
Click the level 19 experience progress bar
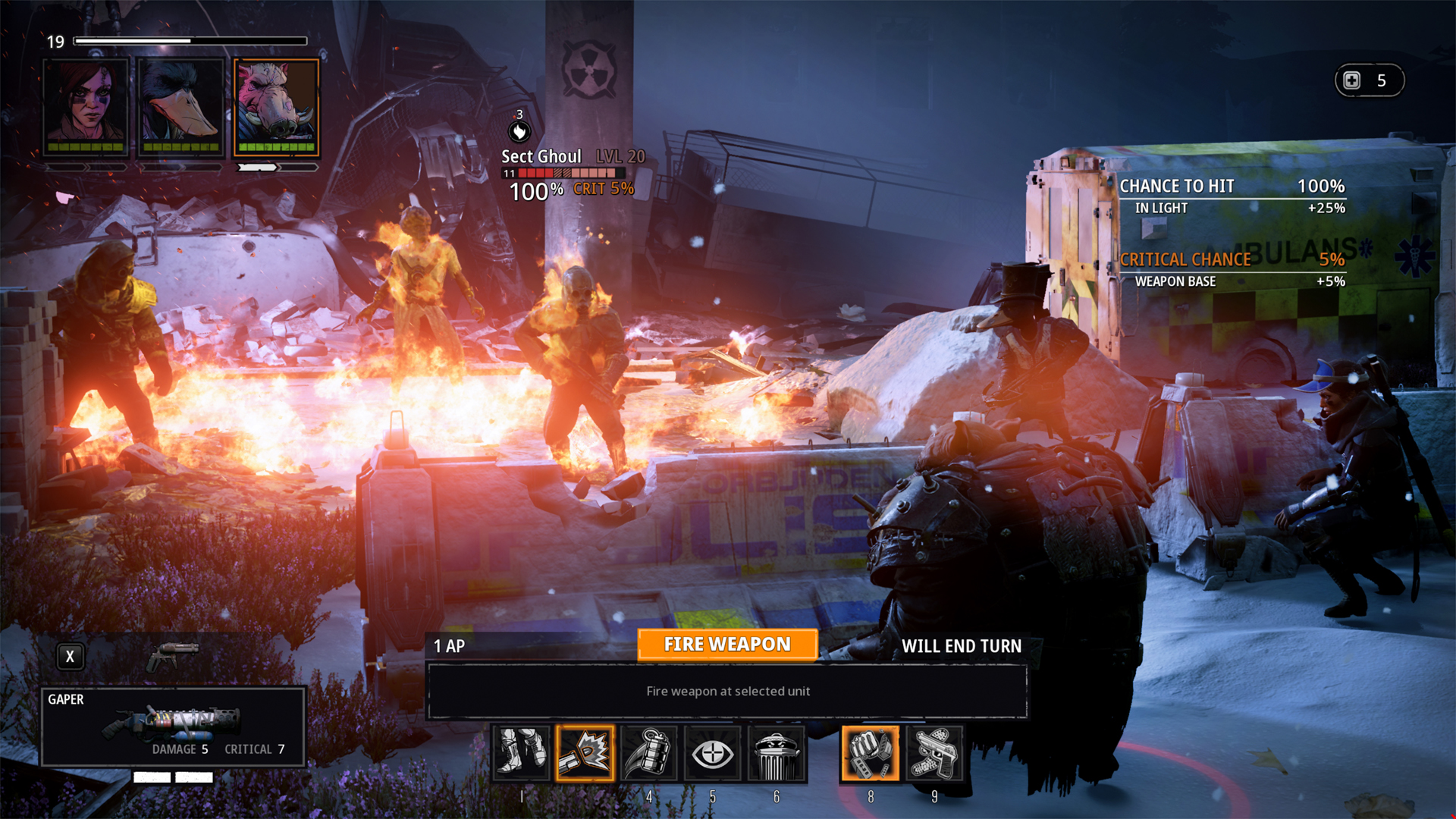coord(190,42)
